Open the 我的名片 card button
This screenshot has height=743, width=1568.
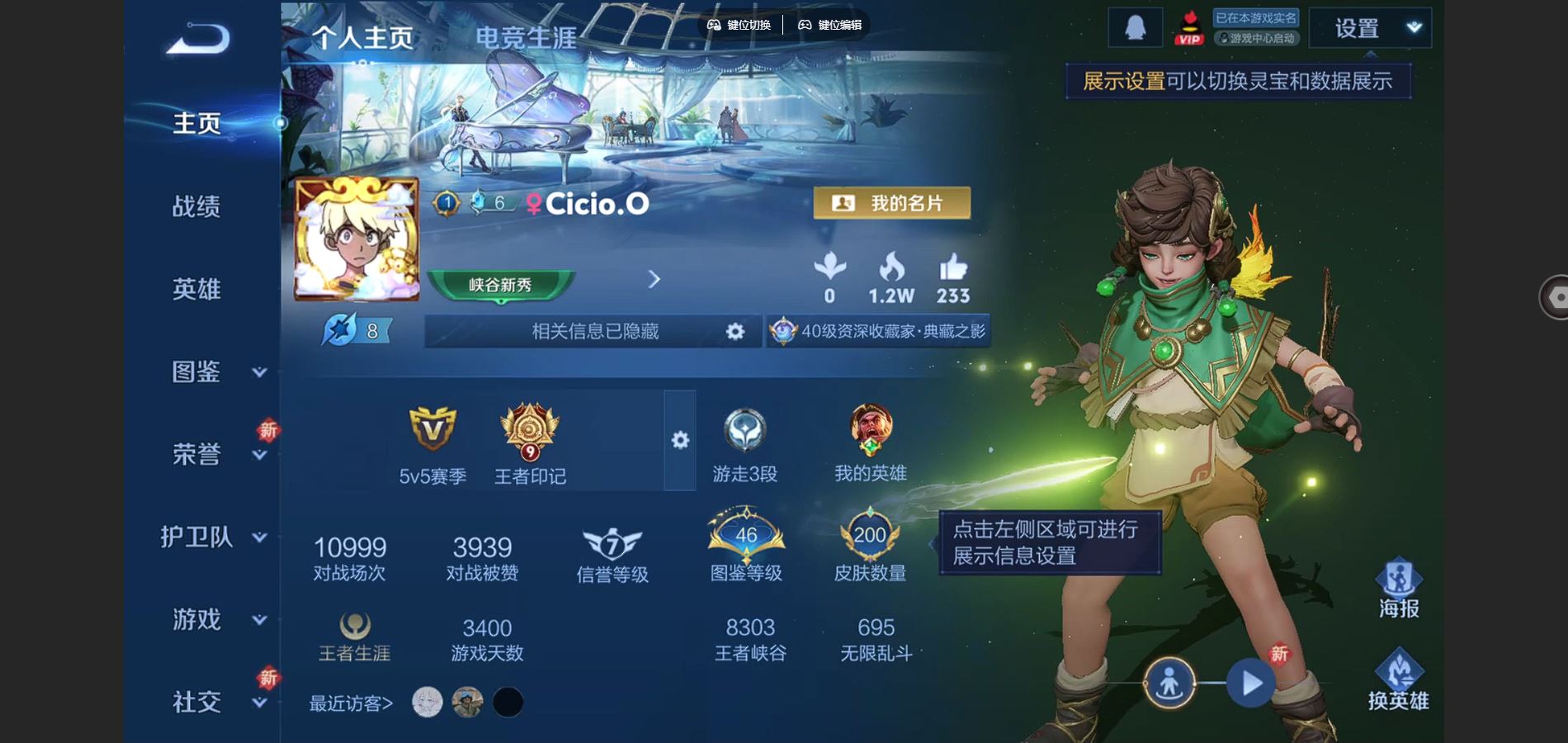891,203
